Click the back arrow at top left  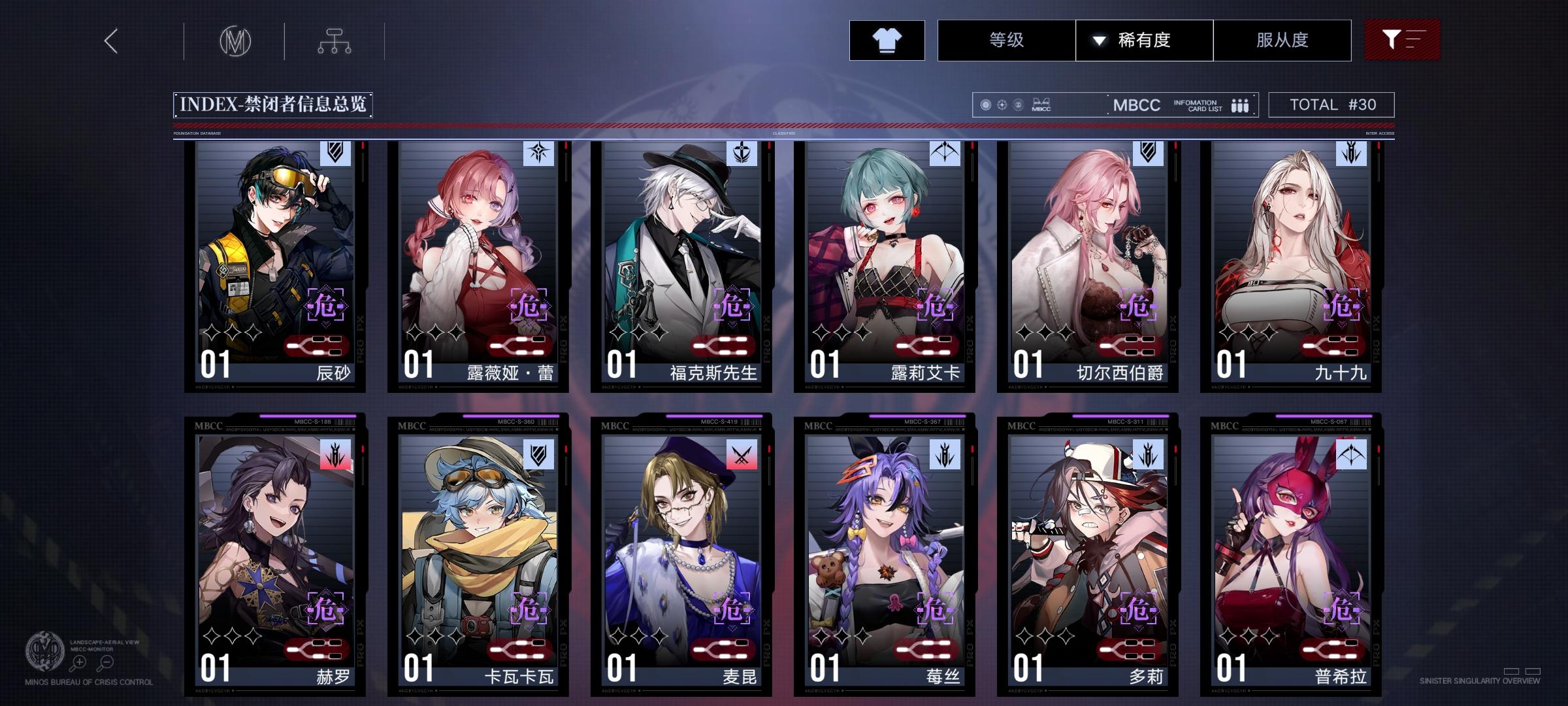(110, 40)
